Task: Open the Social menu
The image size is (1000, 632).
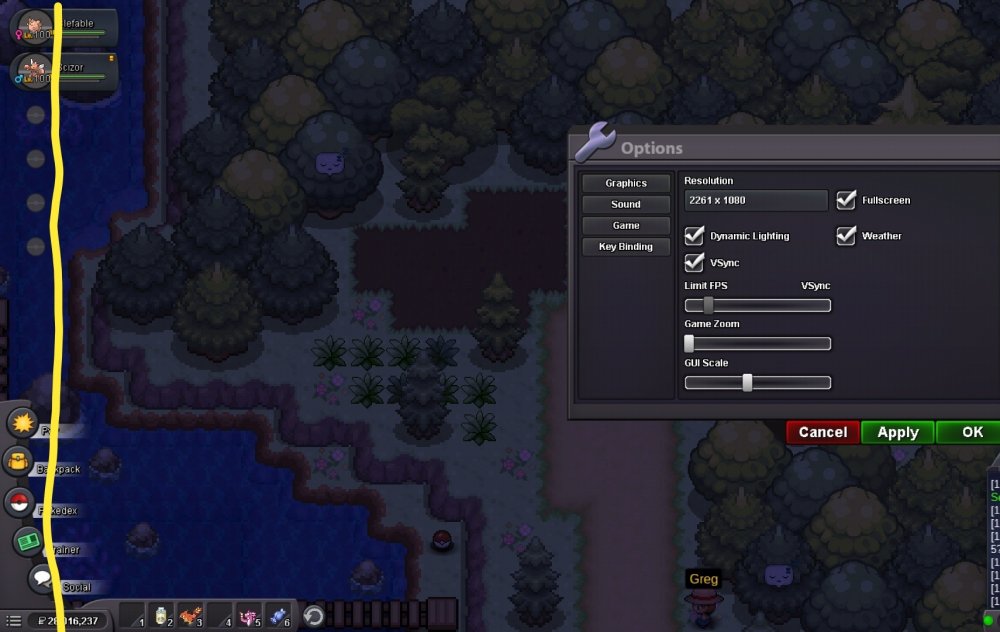Action: (x=42, y=578)
